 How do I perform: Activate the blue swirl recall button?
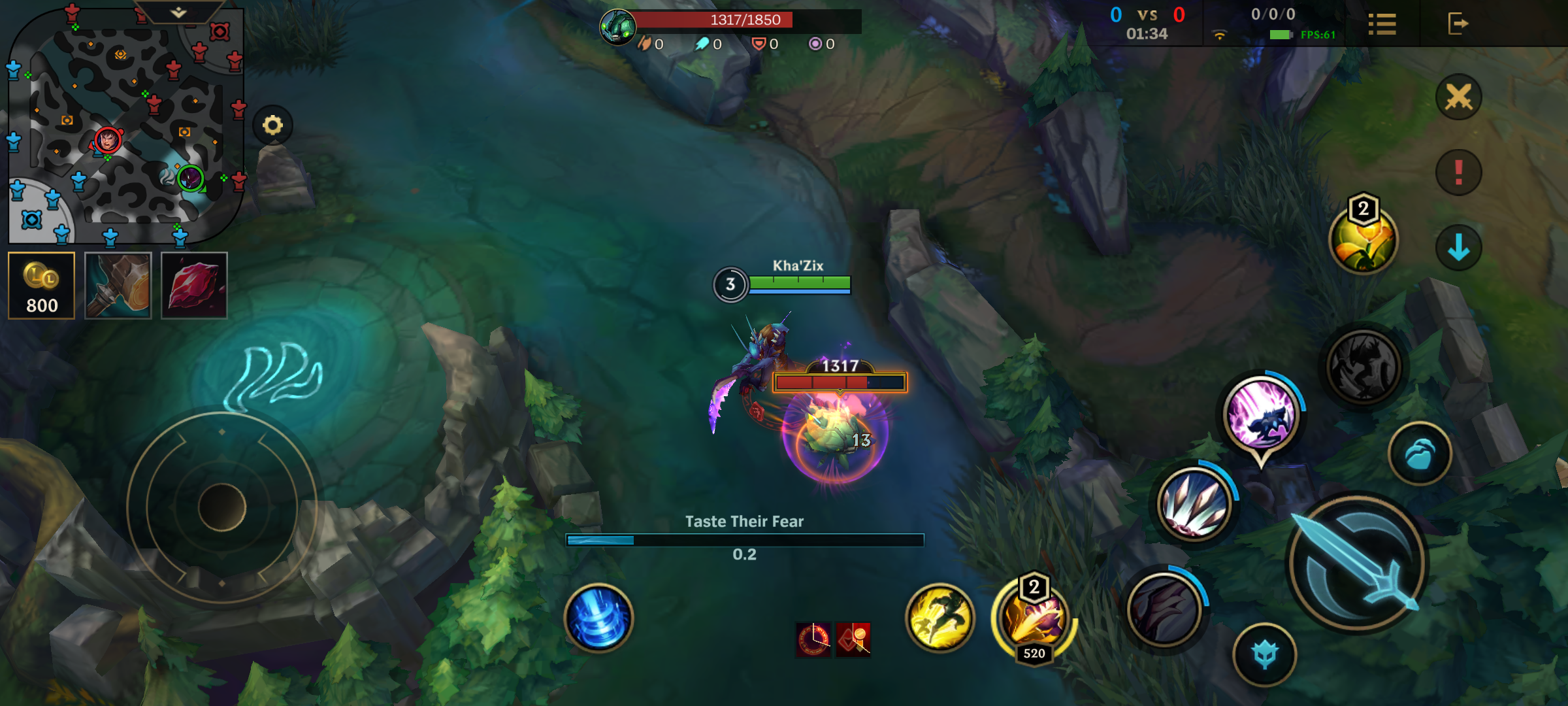pyautogui.click(x=598, y=618)
